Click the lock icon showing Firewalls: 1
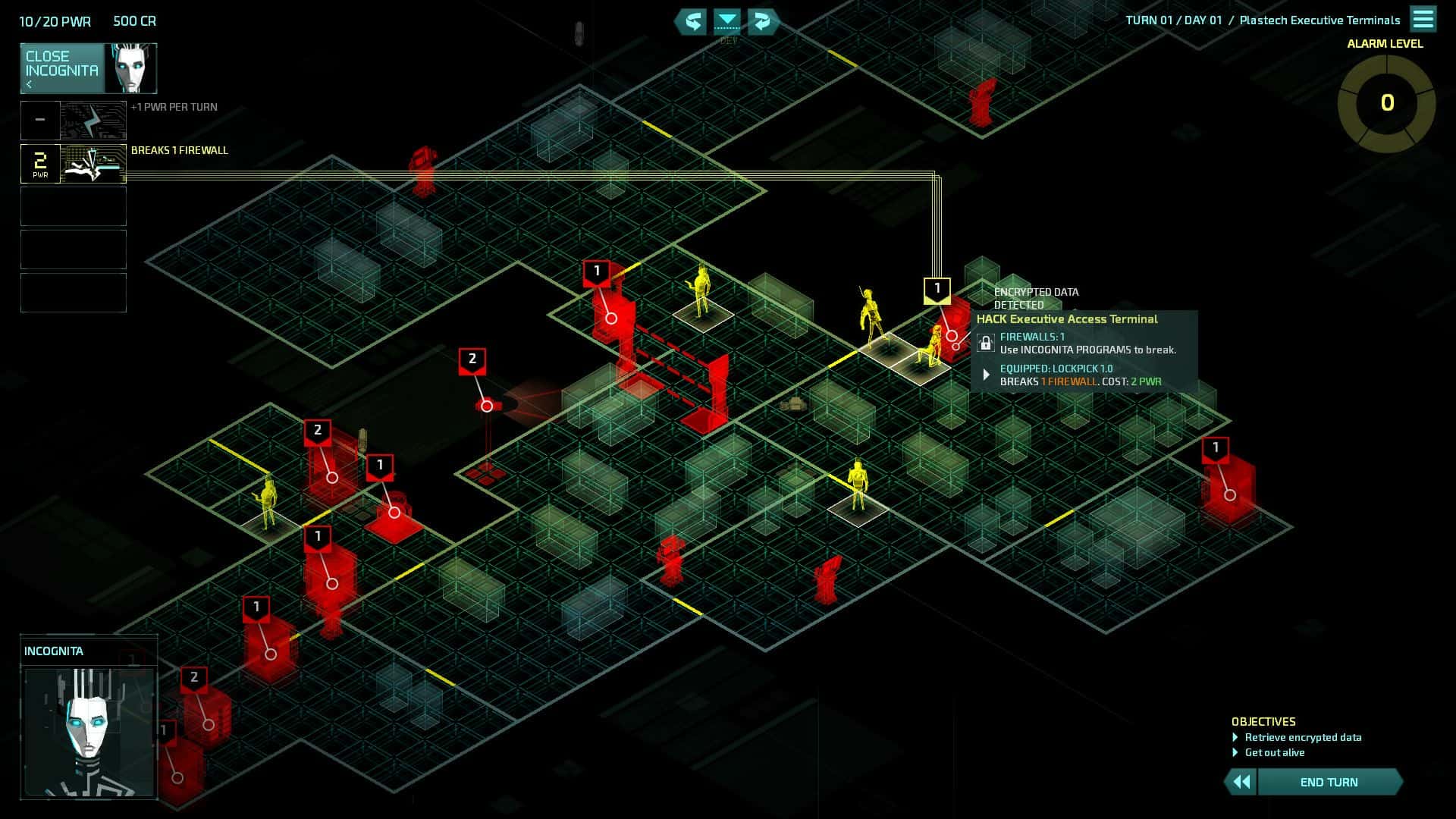1456x819 pixels. [x=986, y=343]
